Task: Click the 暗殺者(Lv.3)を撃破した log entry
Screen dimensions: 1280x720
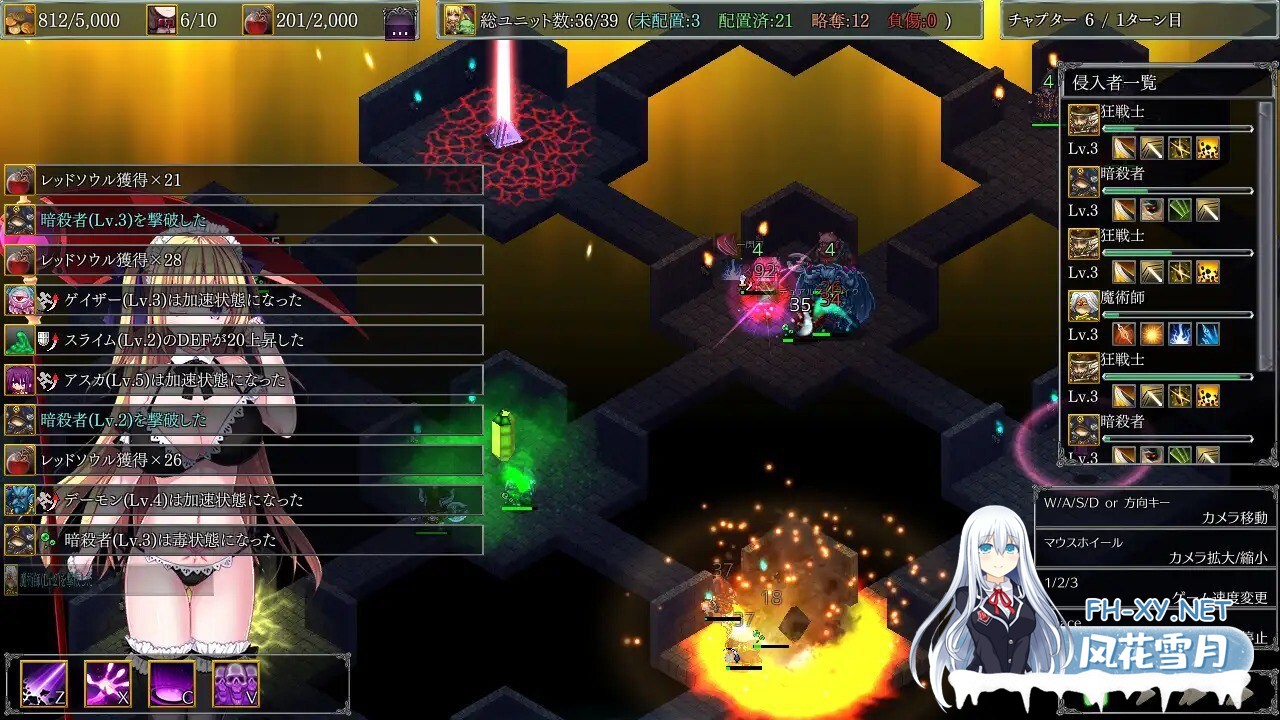Action: click(x=240, y=220)
